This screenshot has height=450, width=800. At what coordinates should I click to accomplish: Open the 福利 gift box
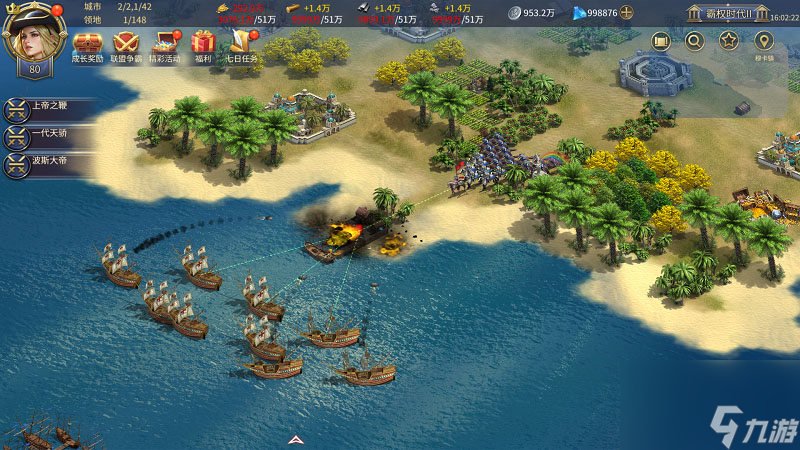click(204, 43)
